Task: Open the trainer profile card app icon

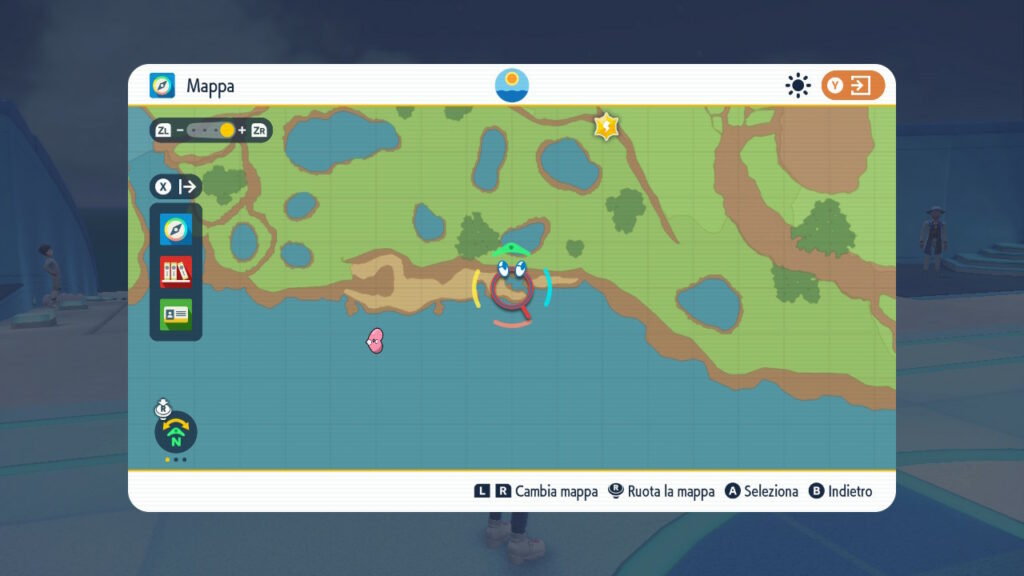Action: tap(176, 314)
